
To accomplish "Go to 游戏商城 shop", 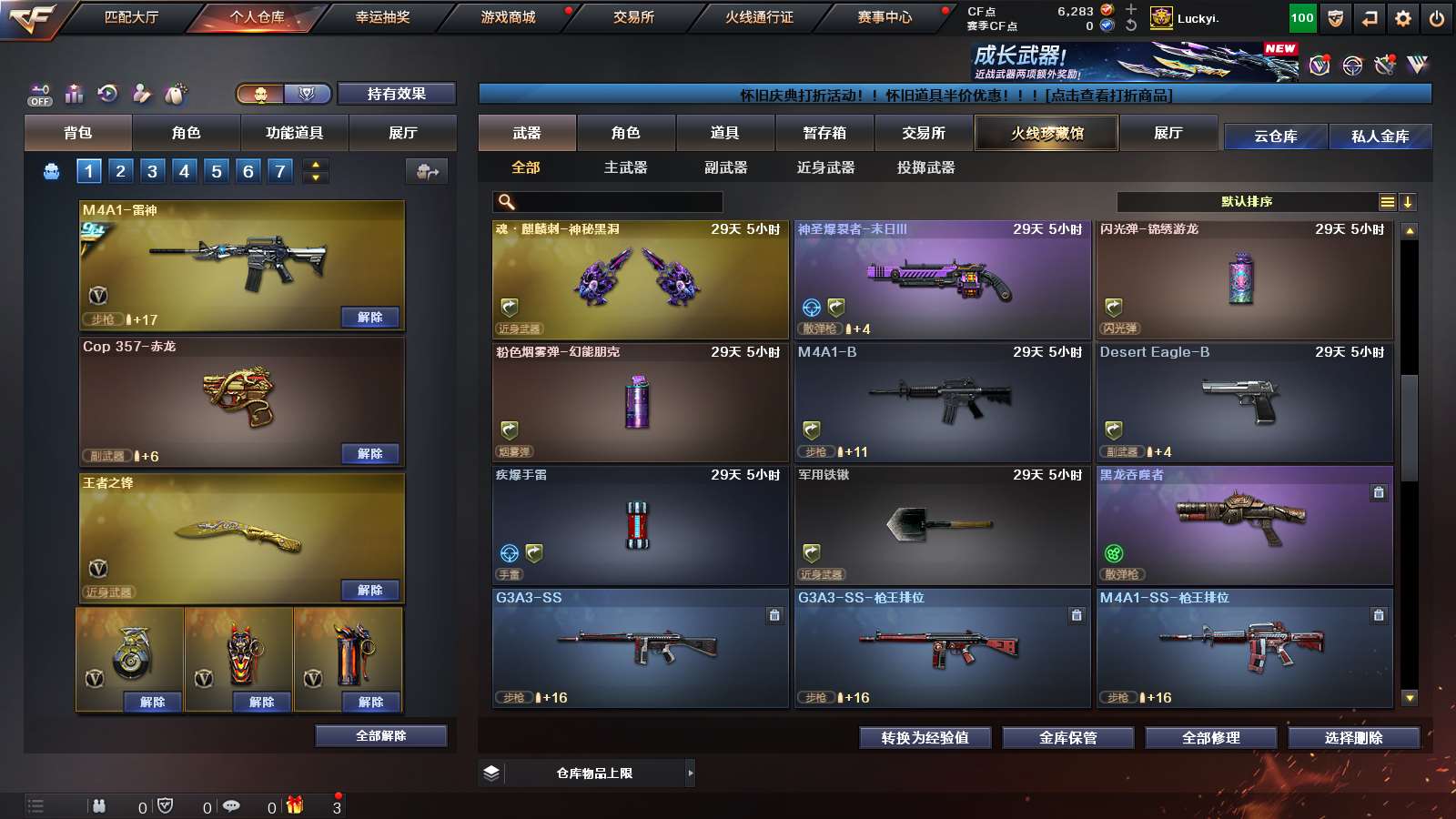I will tap(508, 17).
